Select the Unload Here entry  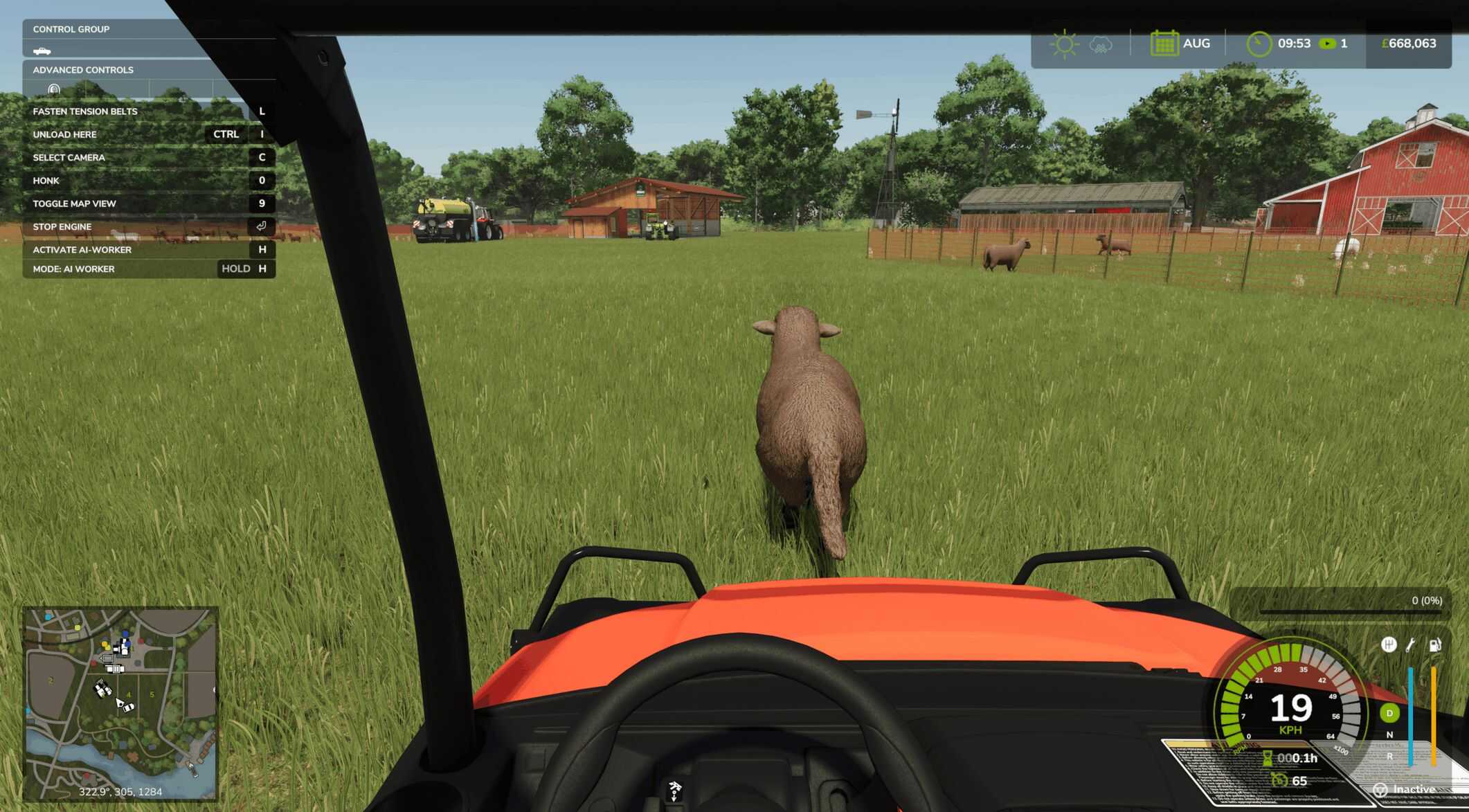tap(66, 134)
